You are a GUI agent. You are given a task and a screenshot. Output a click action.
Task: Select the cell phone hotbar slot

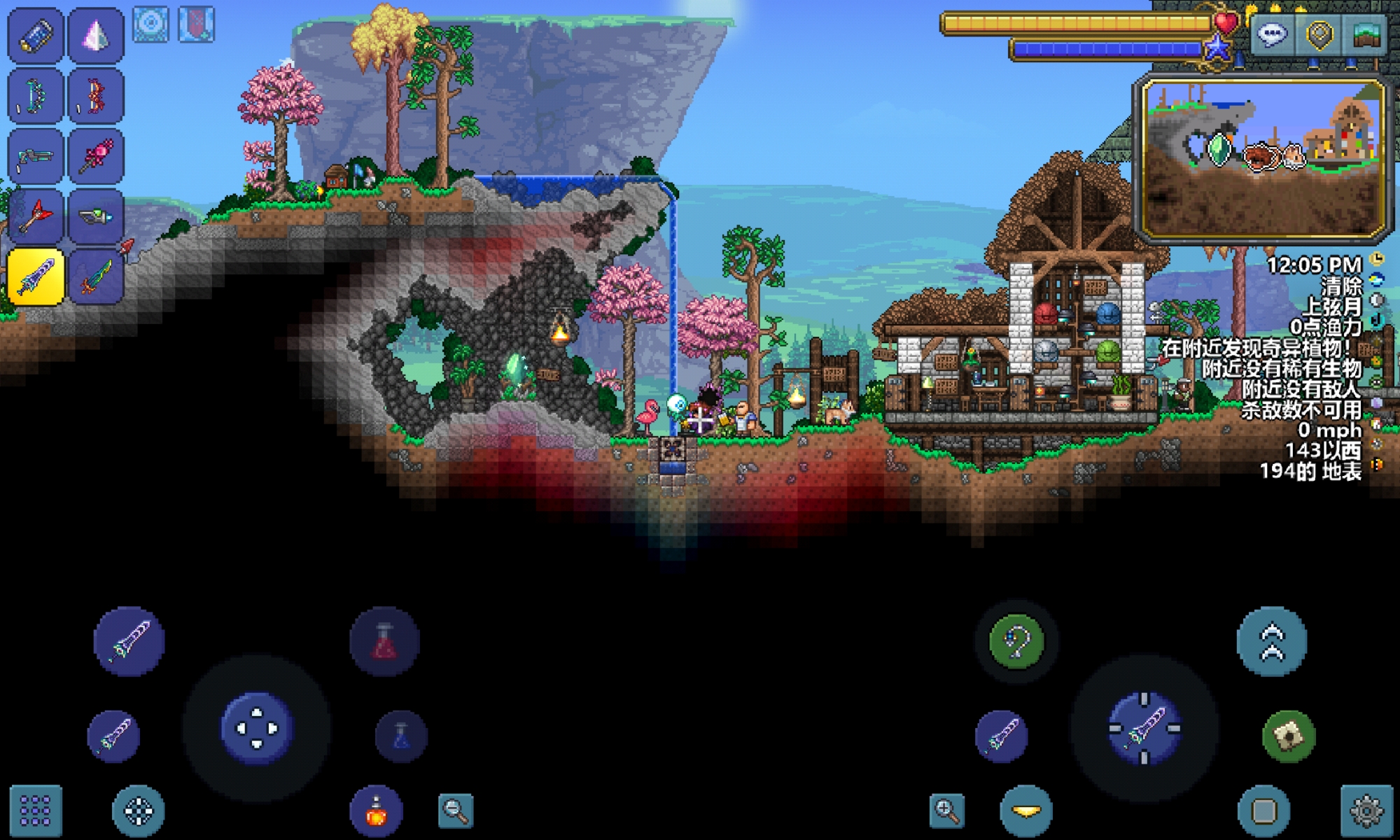tap(35, 35)
